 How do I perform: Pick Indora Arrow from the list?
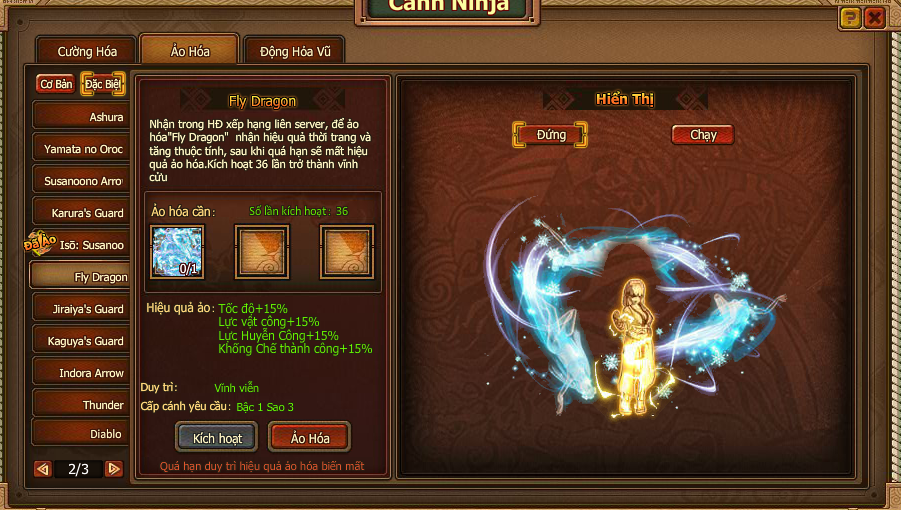click(81, 373)
